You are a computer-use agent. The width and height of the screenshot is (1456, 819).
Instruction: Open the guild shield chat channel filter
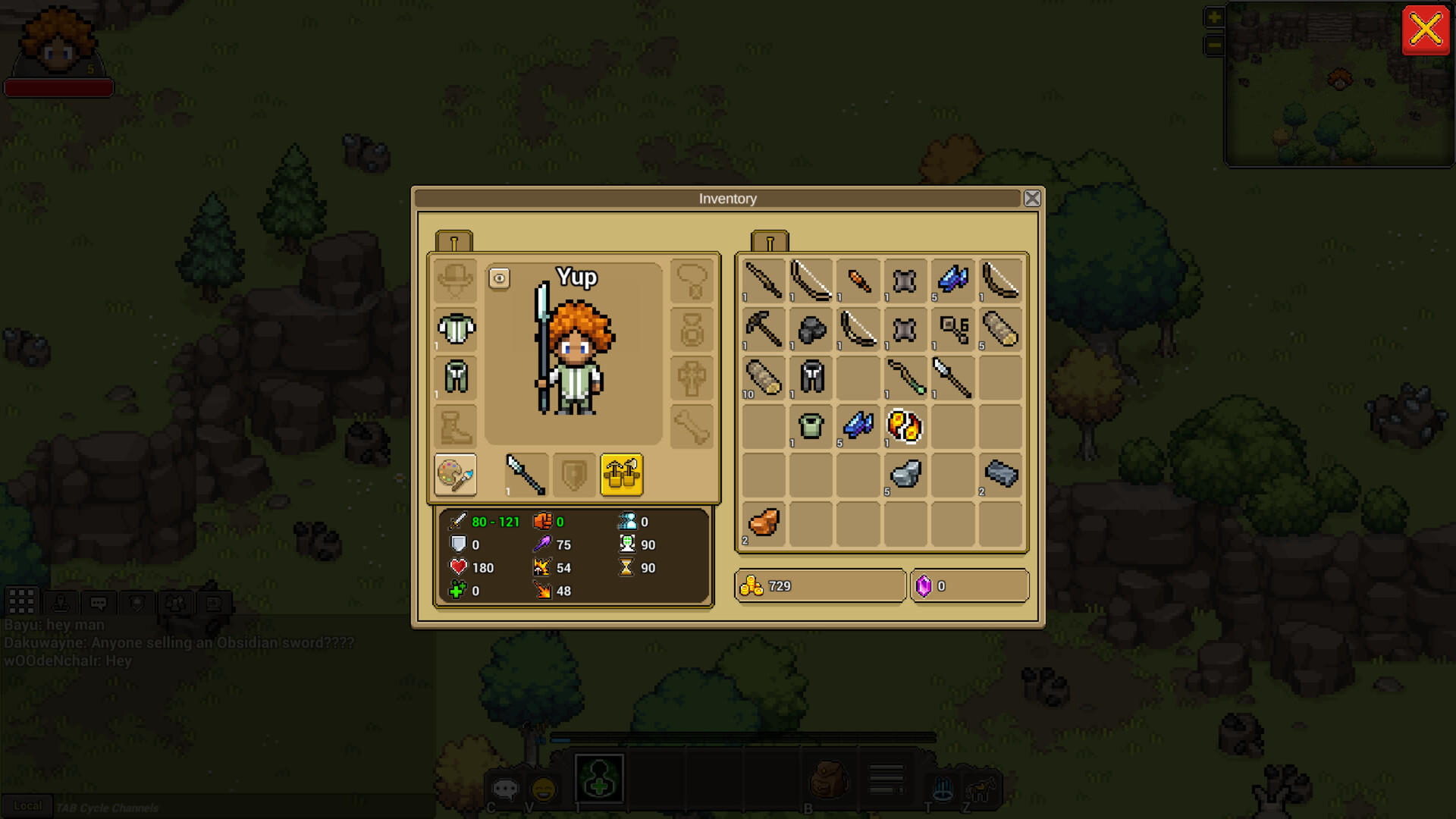point(136,603)
